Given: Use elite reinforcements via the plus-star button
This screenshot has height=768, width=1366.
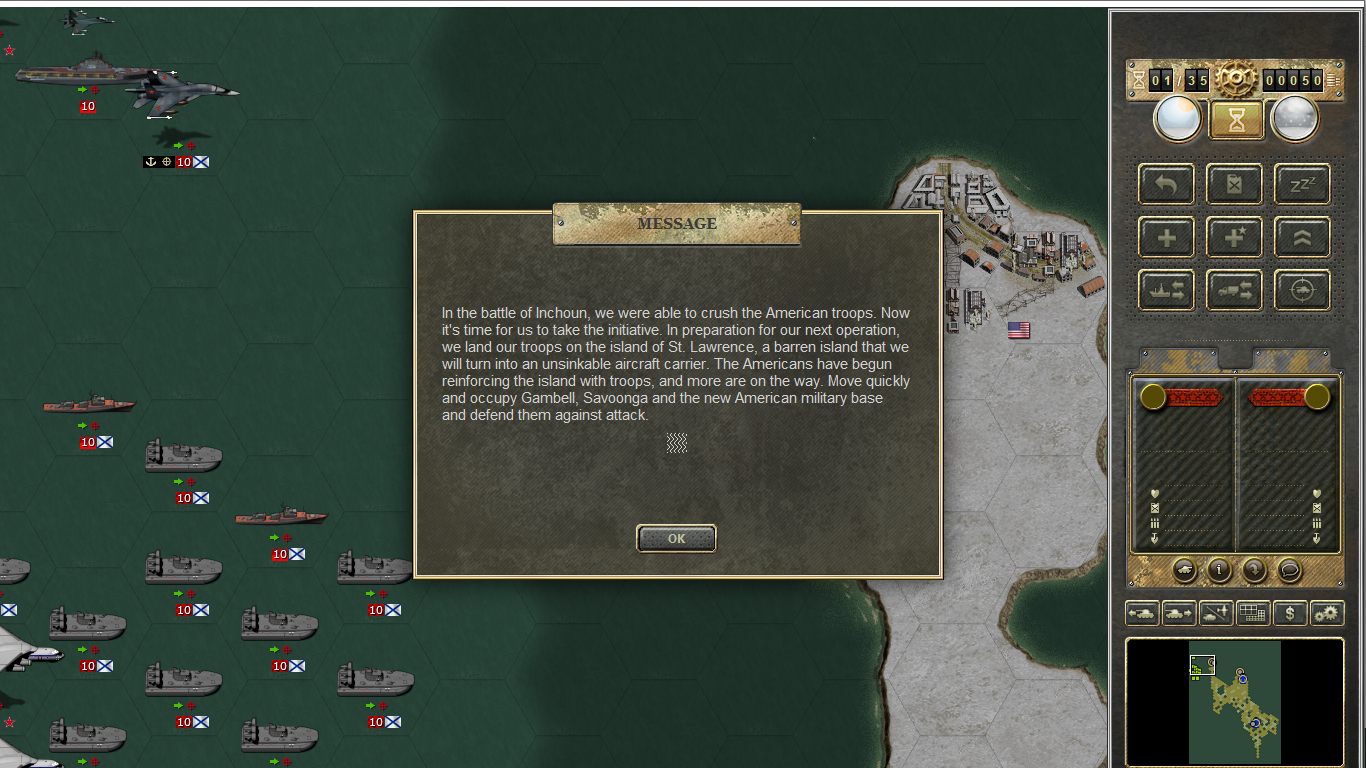Looking at the screenshot, I should pyautogui.click(x=1235, y=237).
